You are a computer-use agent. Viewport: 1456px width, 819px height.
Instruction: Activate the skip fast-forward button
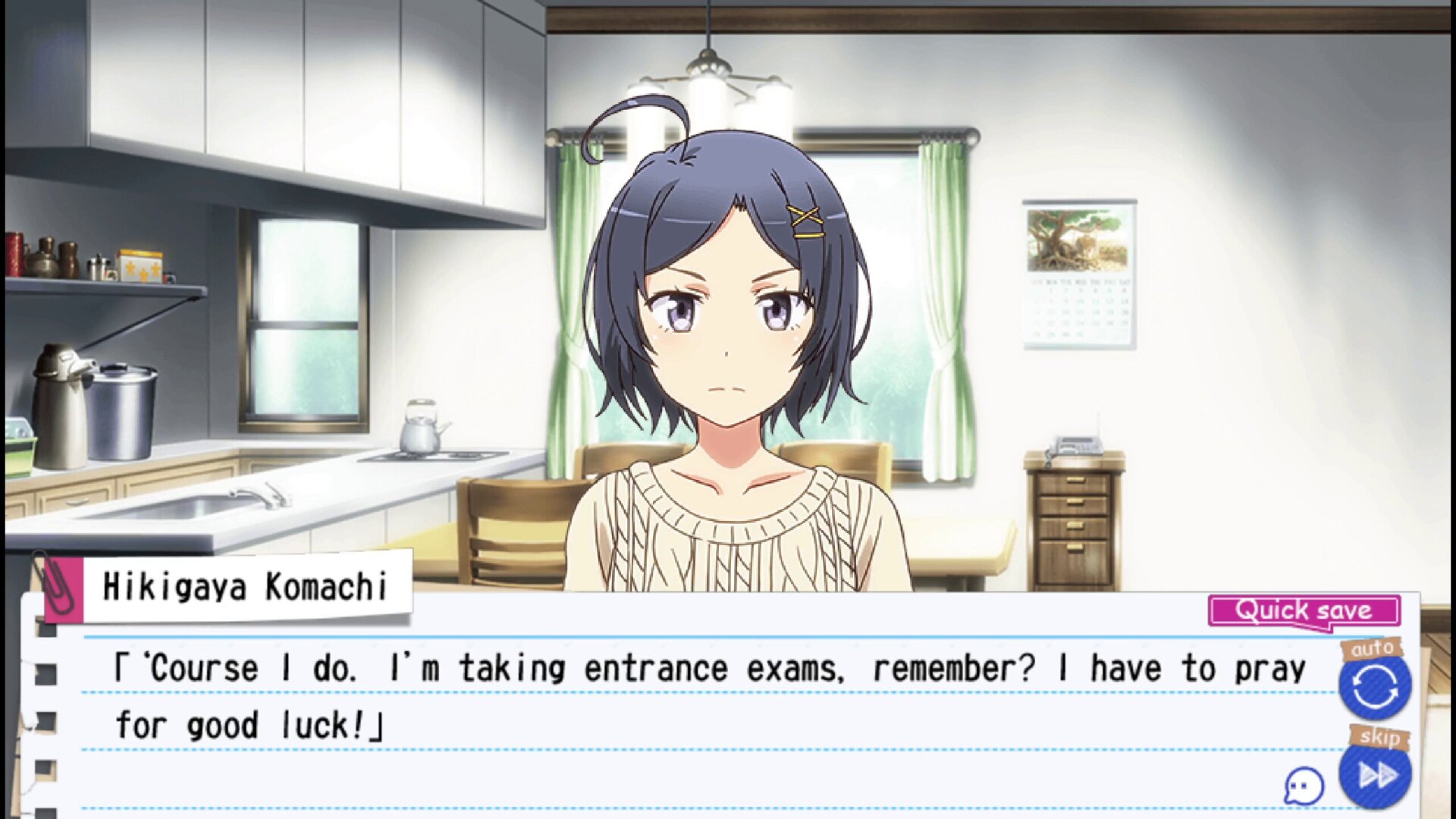coord(1376,775)
